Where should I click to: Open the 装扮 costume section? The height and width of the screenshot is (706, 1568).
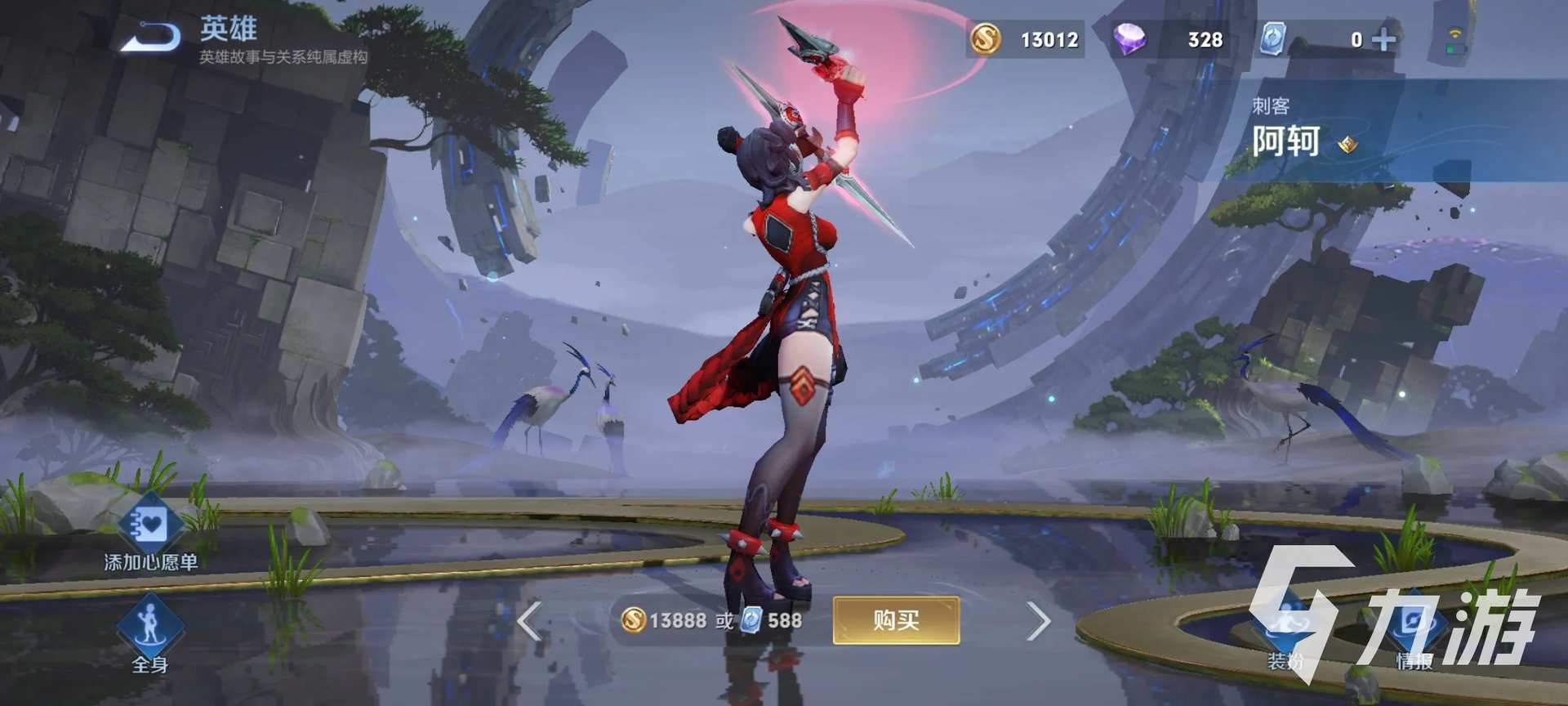(x=1286, y=633)
